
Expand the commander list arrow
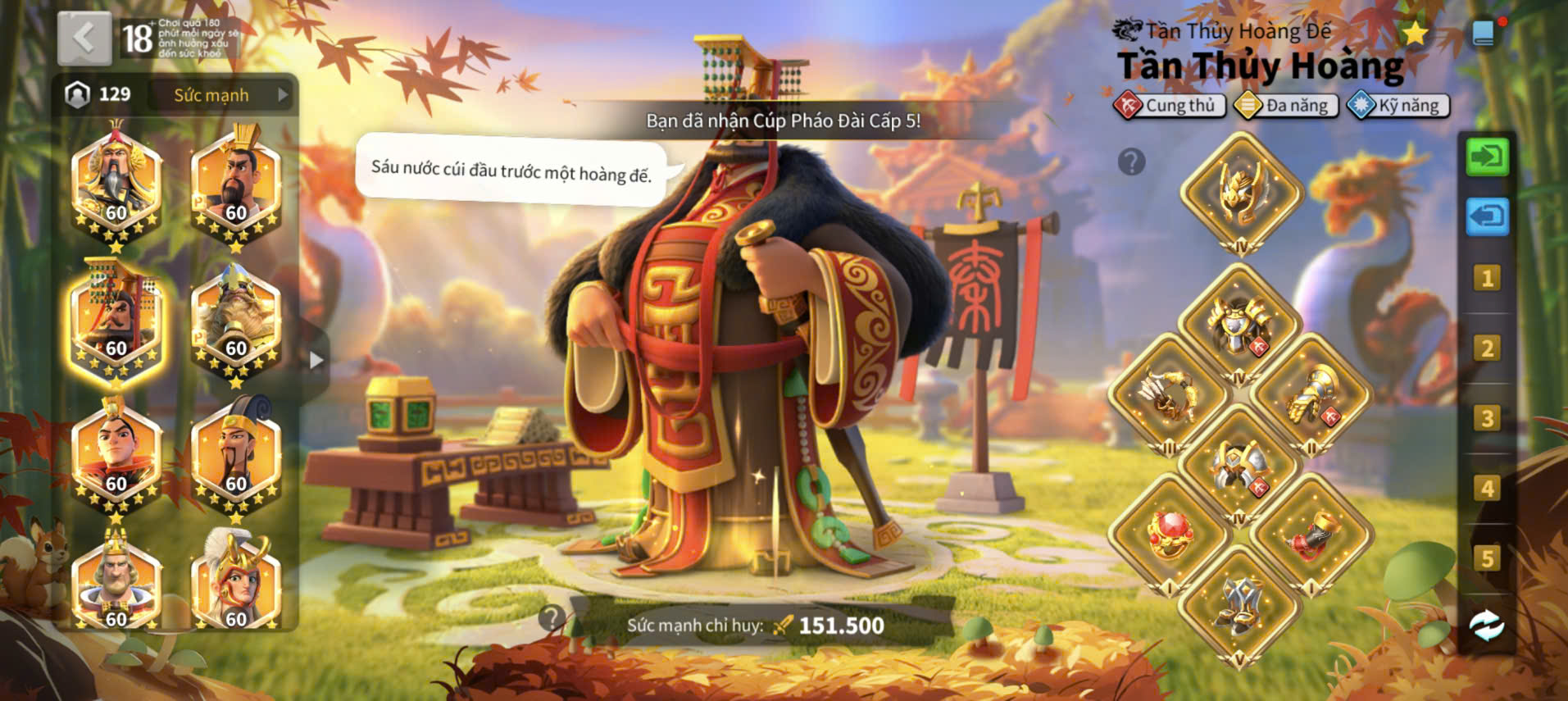click(x=316, y=360)
